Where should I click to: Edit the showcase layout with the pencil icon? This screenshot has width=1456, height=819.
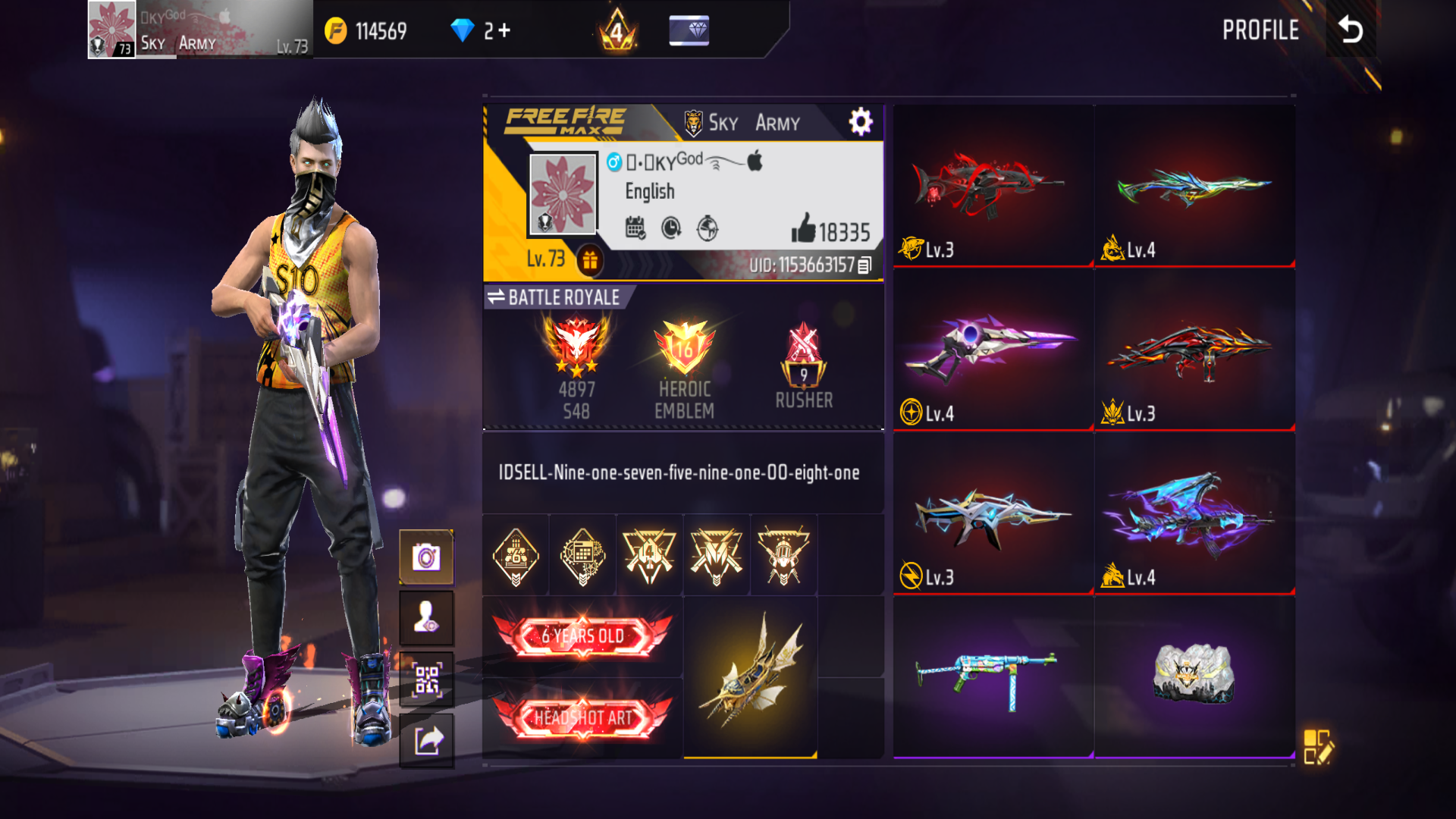[x=1318, y=747]
